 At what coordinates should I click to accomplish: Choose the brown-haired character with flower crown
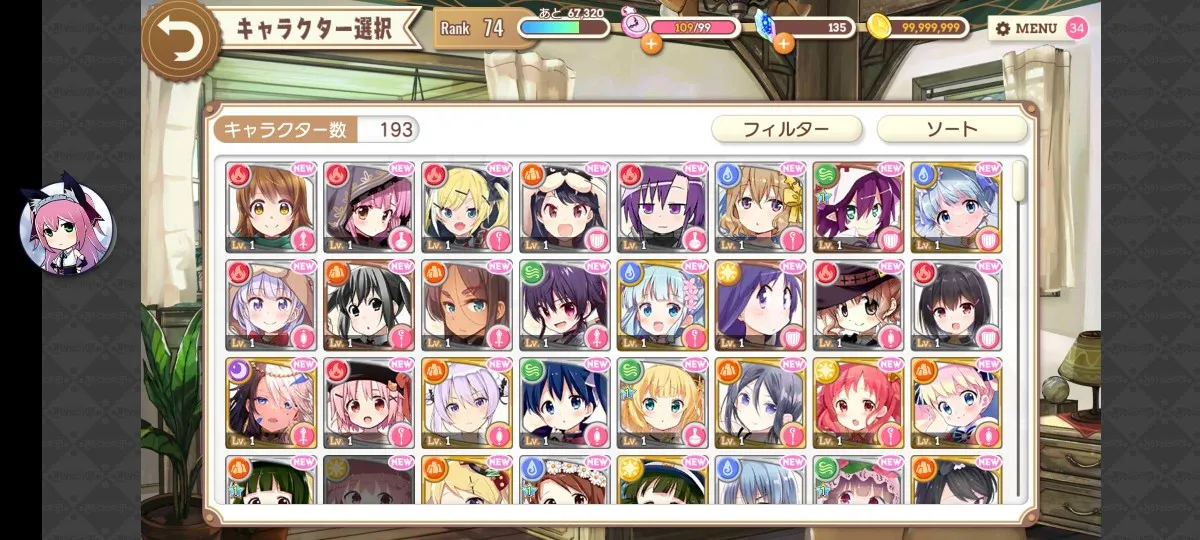[564, 480]
